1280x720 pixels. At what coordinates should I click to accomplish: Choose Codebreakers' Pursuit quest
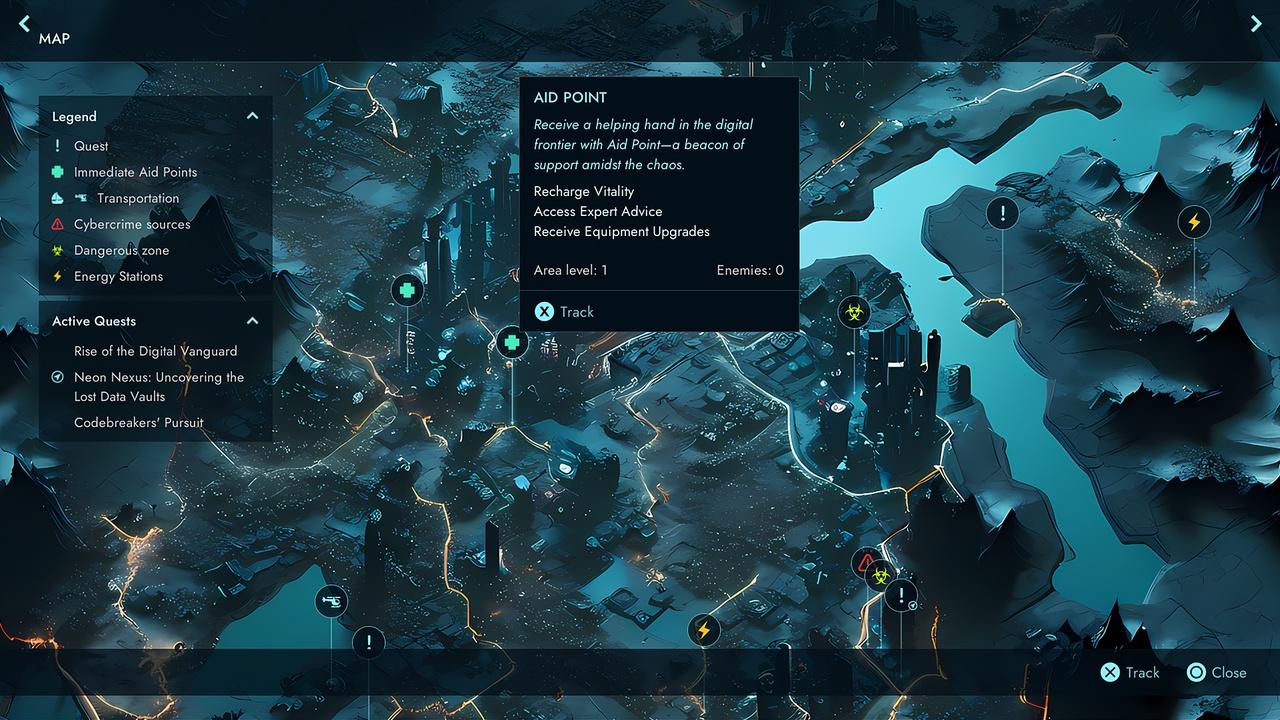point(138,422)
